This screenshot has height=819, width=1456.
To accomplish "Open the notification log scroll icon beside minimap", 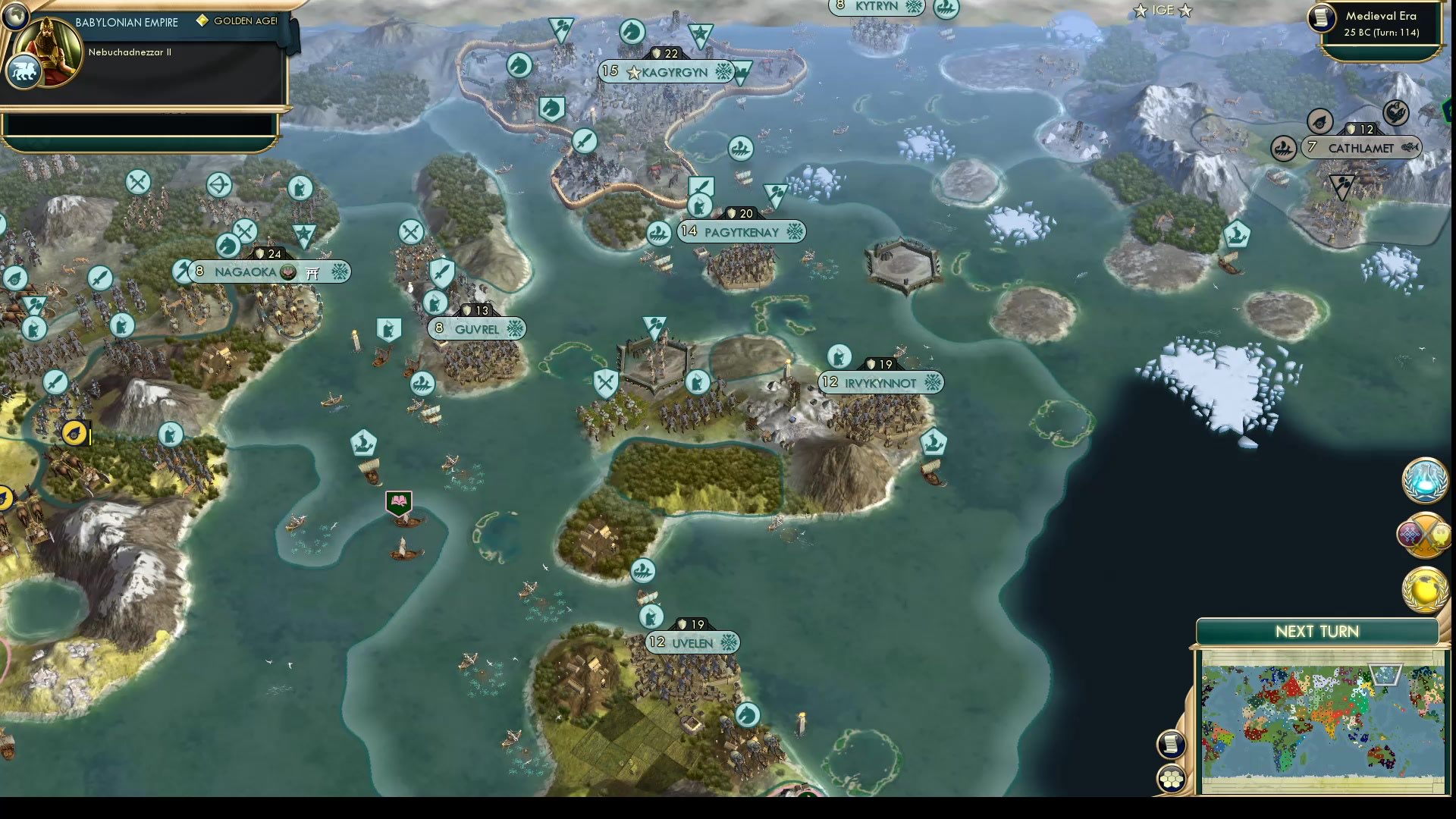I will [x=1172, y=745].
